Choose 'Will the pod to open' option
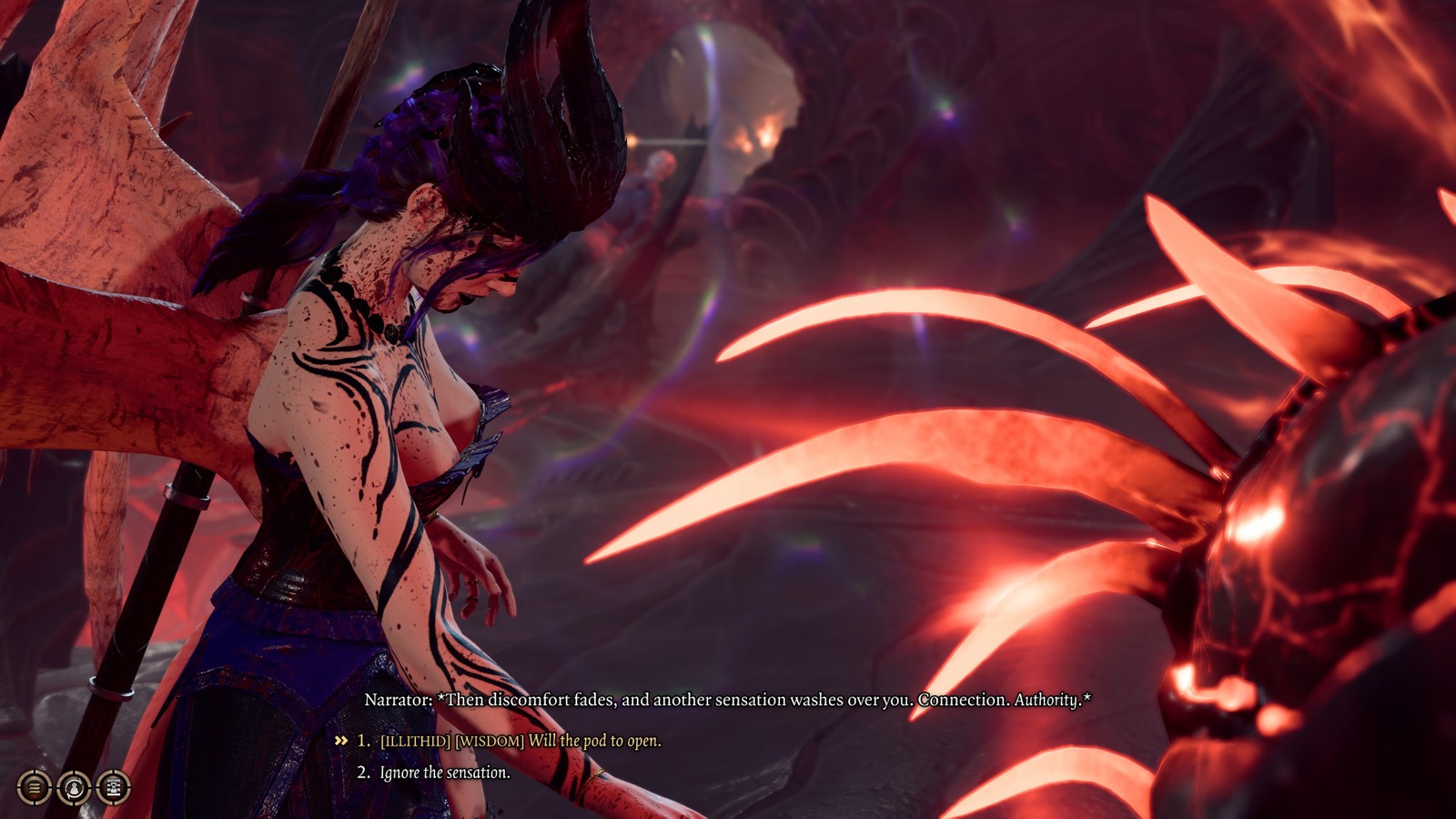Viewport: 1456px width, 819px height. [x=521, y=741]
